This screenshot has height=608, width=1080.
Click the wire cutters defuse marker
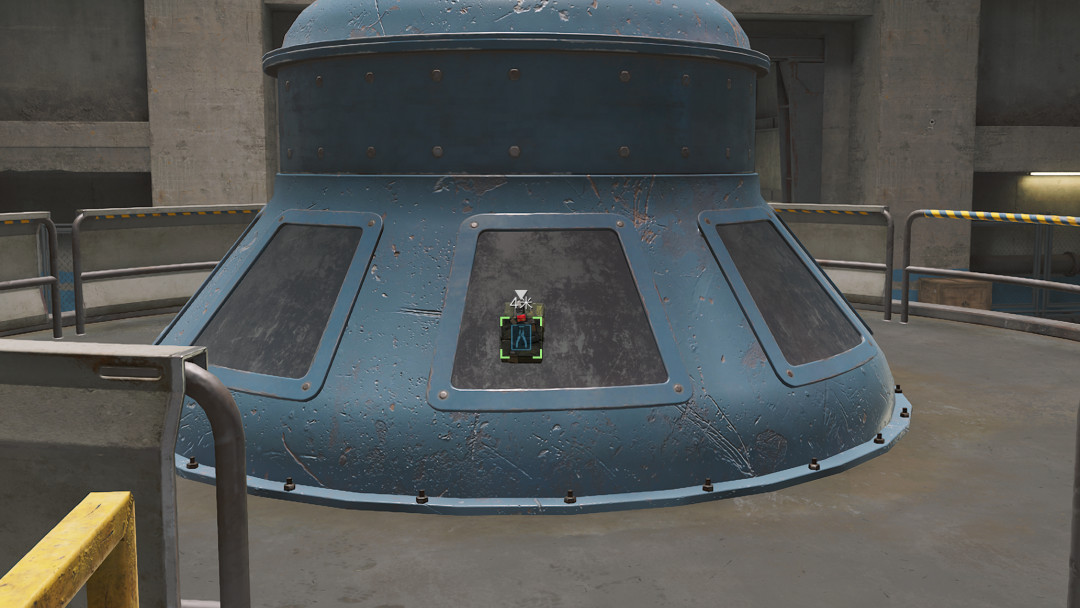click(x=521, y=338)
